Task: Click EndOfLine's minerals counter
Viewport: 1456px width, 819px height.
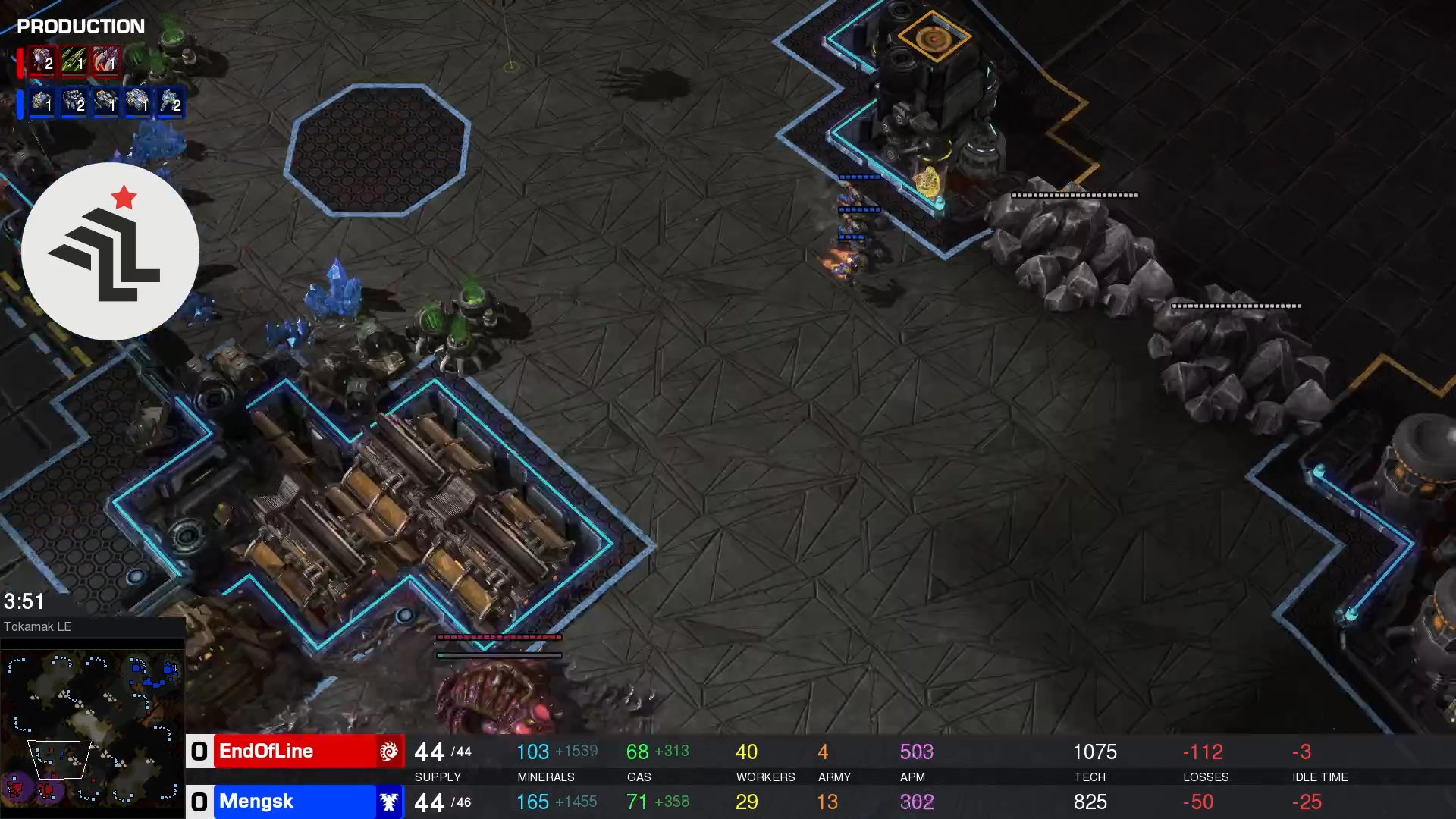Action: point(533,752)
